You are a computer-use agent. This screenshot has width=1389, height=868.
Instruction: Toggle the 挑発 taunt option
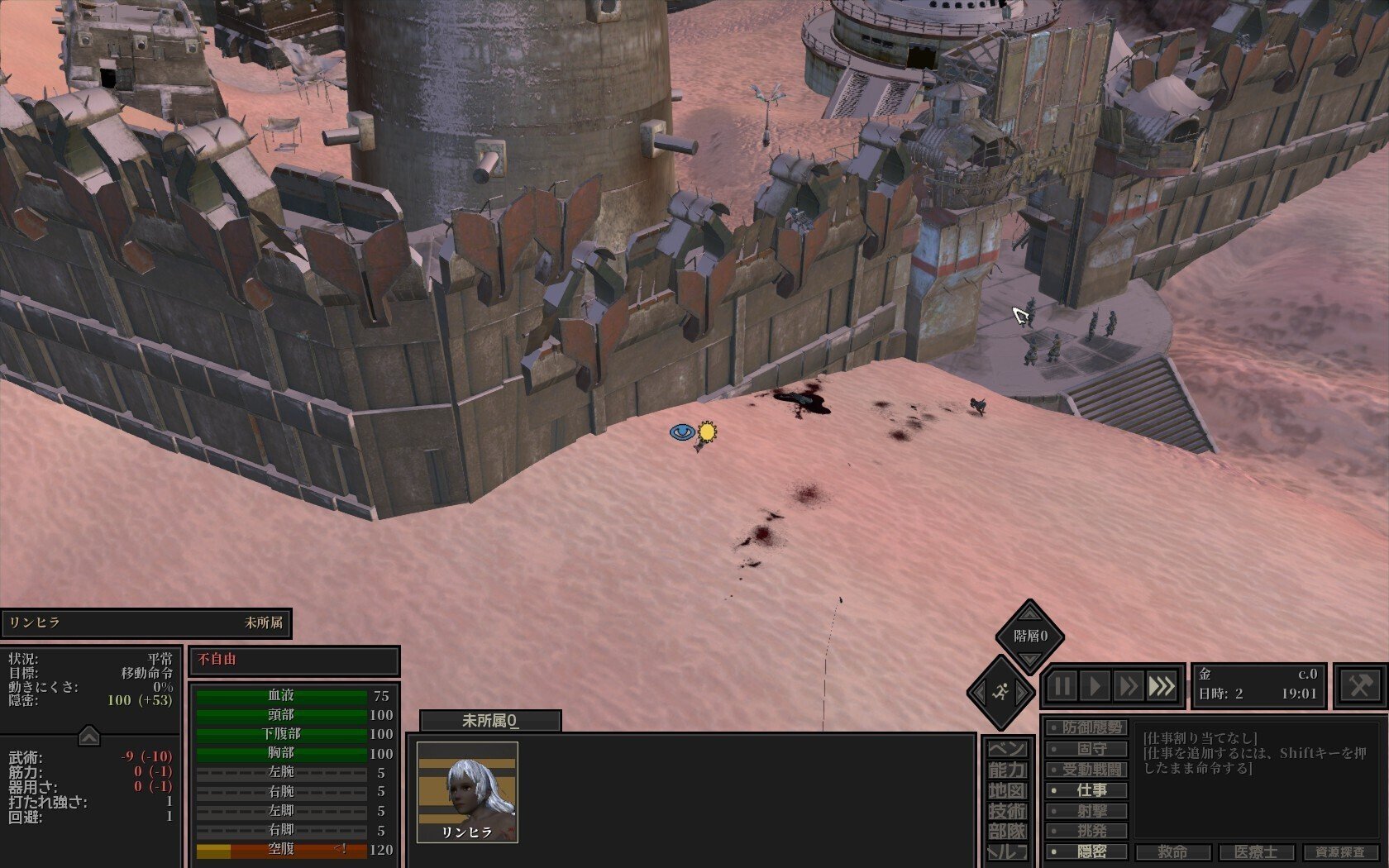click(x=1086, y=831)
